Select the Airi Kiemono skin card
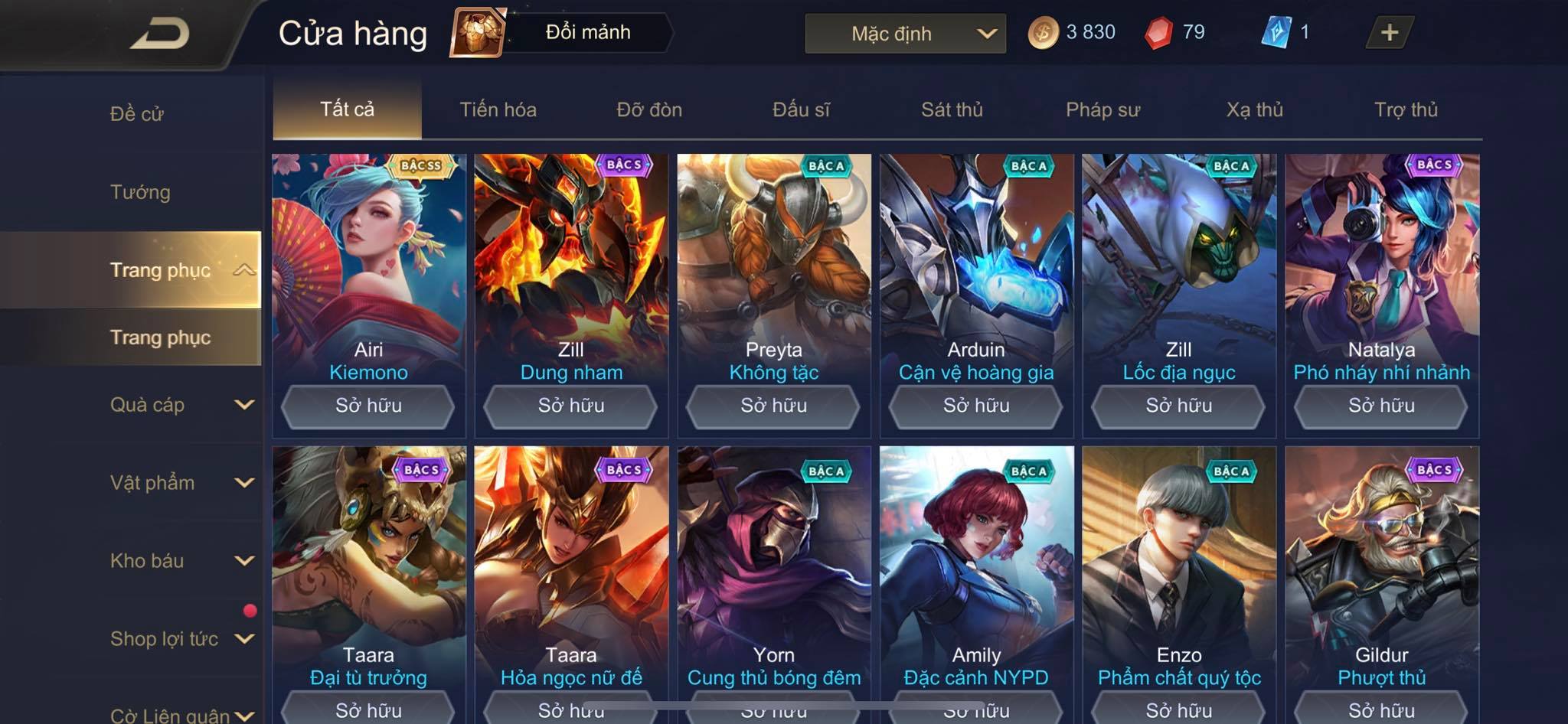This screenshot has height=724, width=1568. (368, 268)
